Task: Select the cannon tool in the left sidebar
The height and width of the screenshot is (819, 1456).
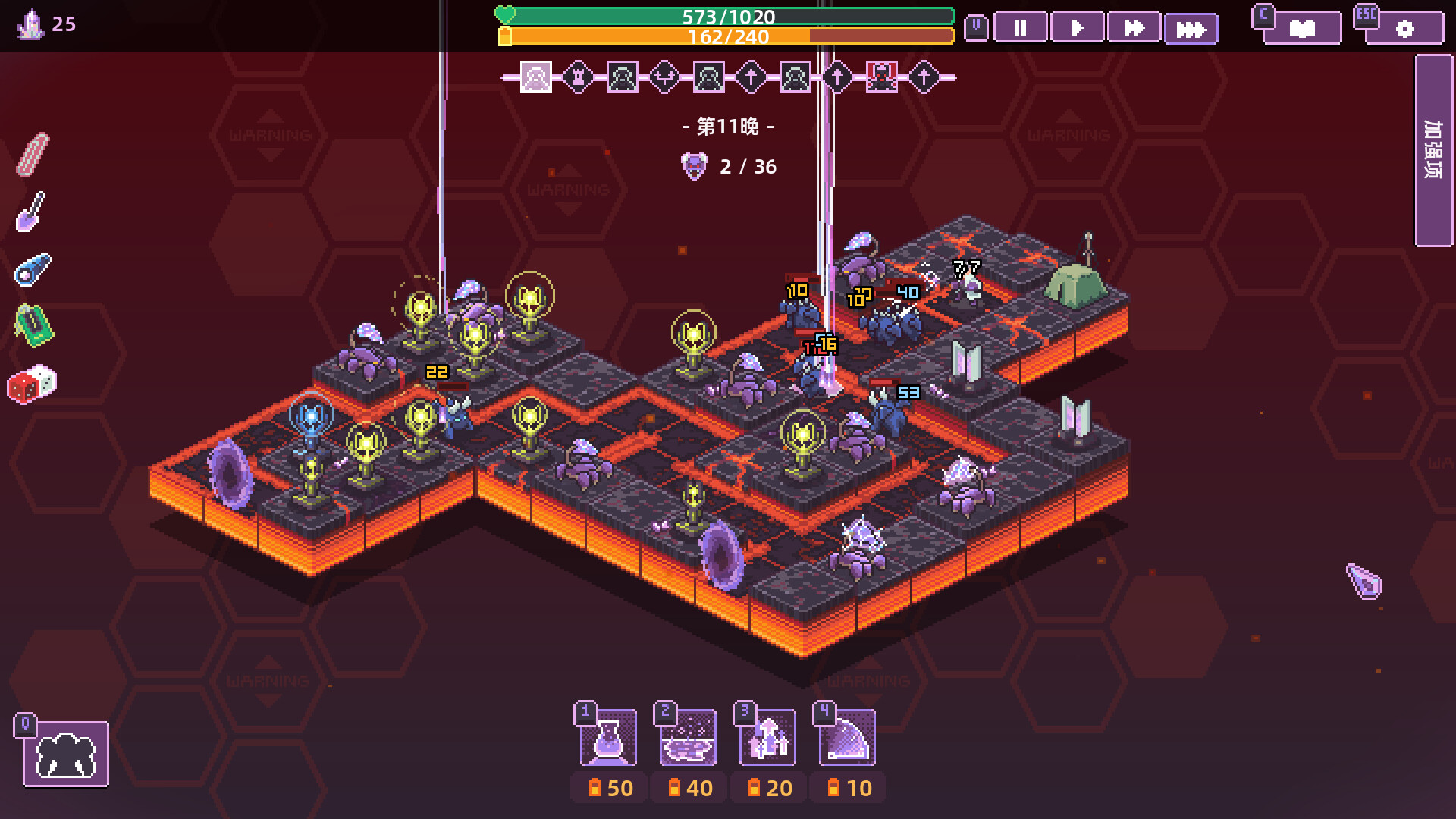Action: click(34, 269)
